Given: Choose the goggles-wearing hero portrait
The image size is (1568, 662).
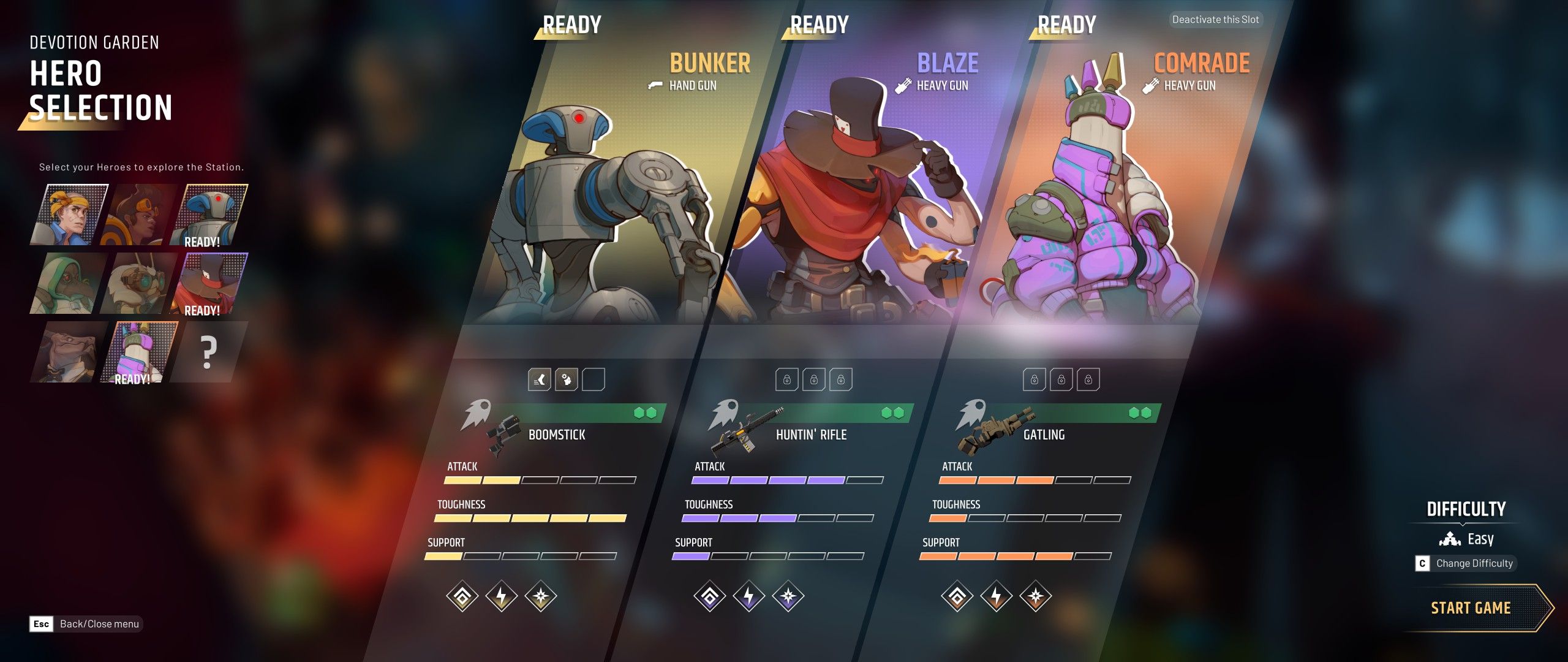Looking at the screenshot, I should click(x=140, y=215).
